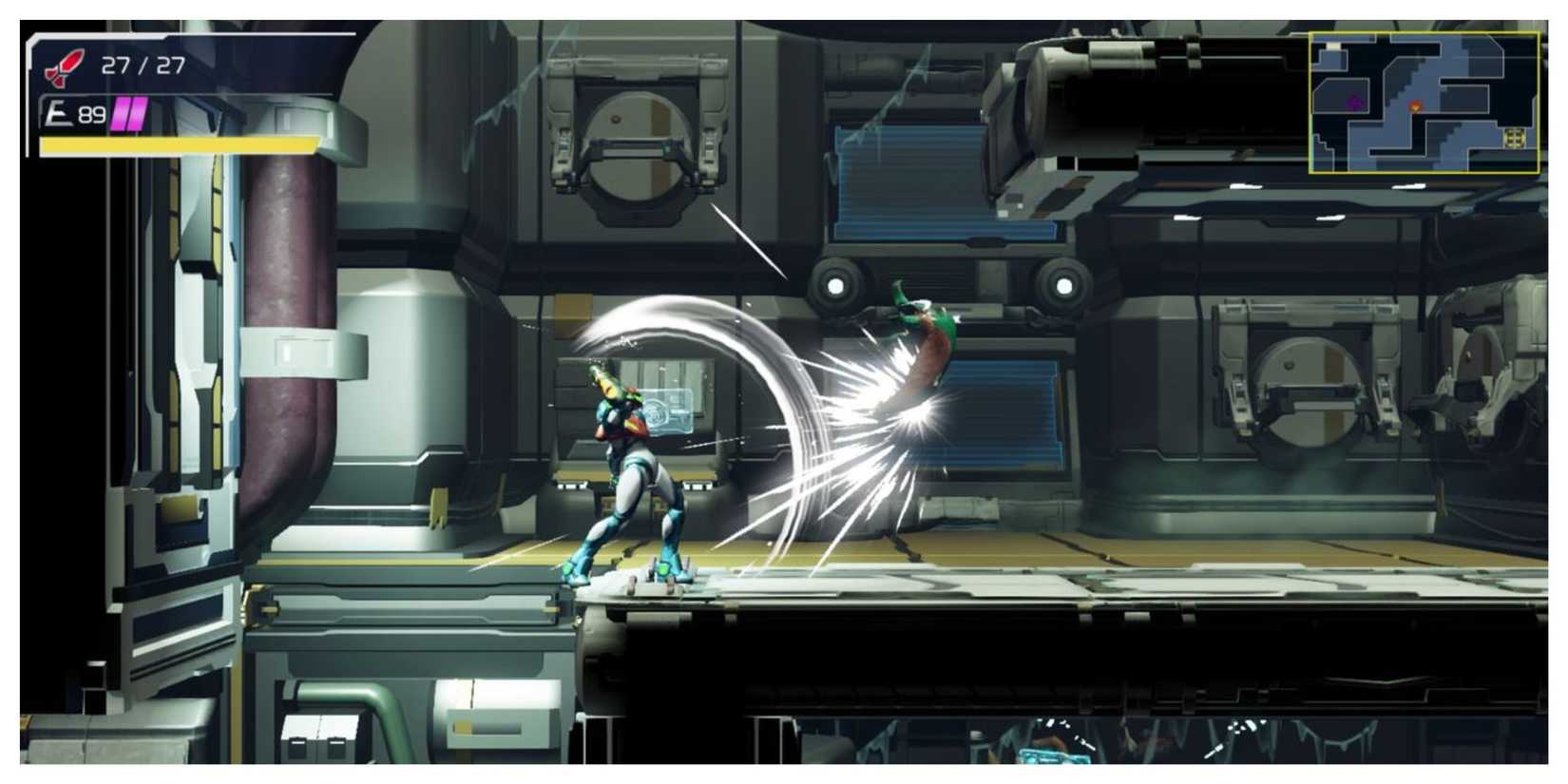Select the E energy tank icon
1568x784 pixels.
coord(55,112)
